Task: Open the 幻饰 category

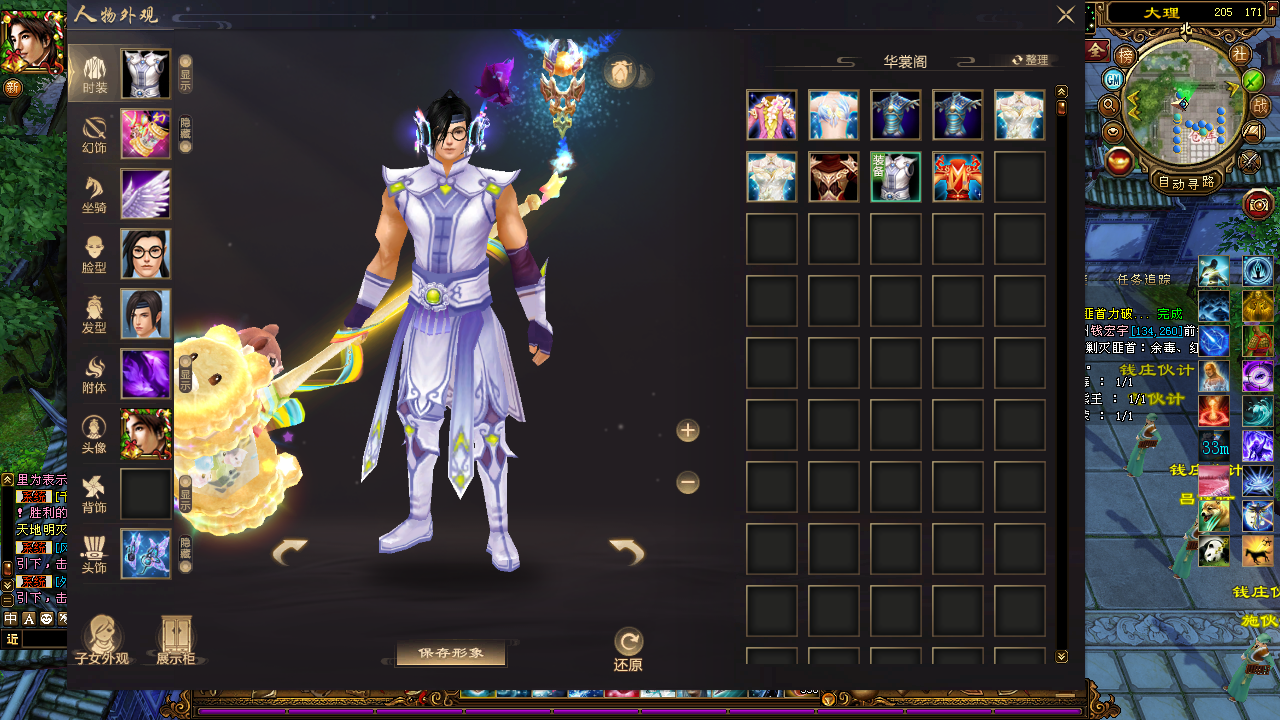Action: tap(95, 134)
